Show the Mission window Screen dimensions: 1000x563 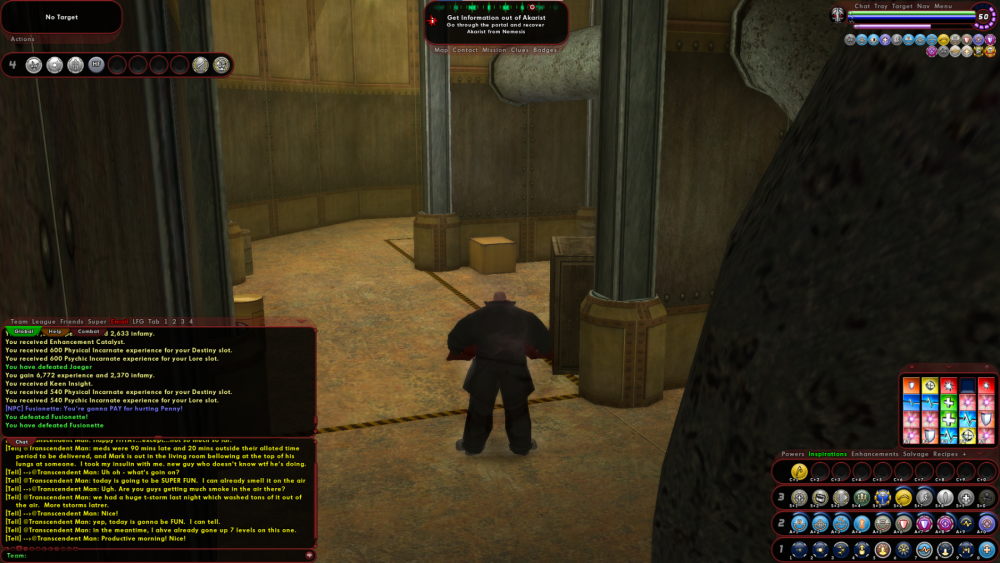(x=494, y=49)
